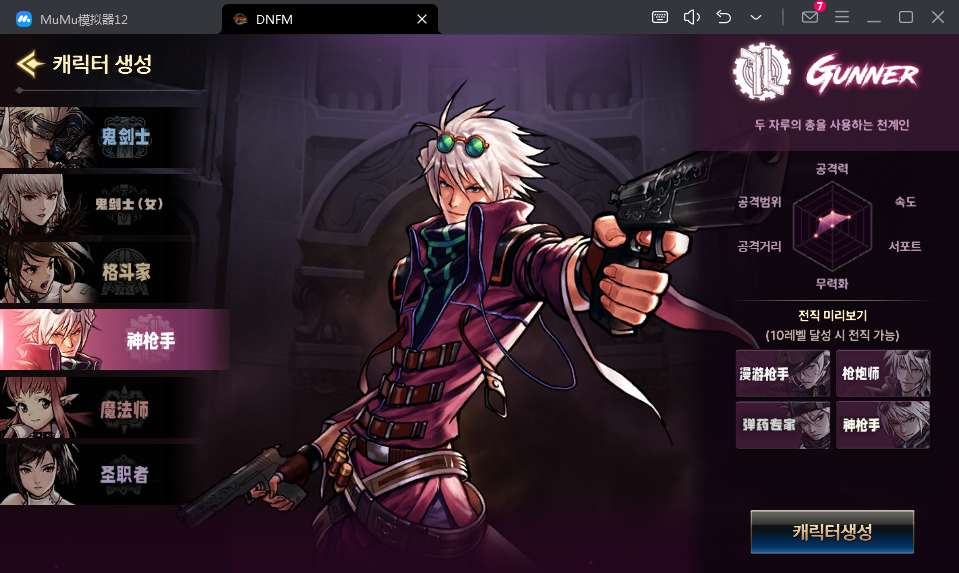
Task: Preview the 神枪手 advancement tile
Action: [x=883, y=425]
